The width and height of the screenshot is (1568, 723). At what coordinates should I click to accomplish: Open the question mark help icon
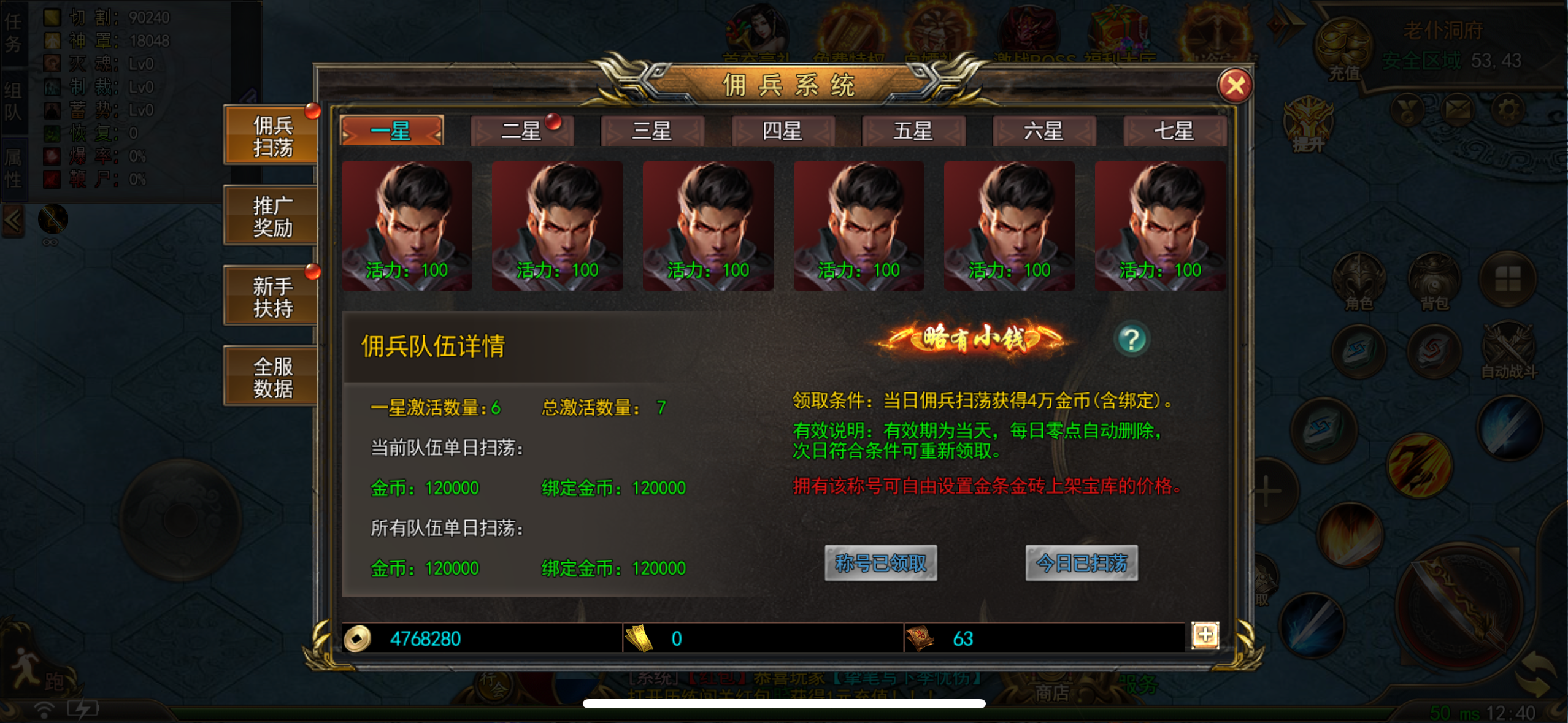1132,339
